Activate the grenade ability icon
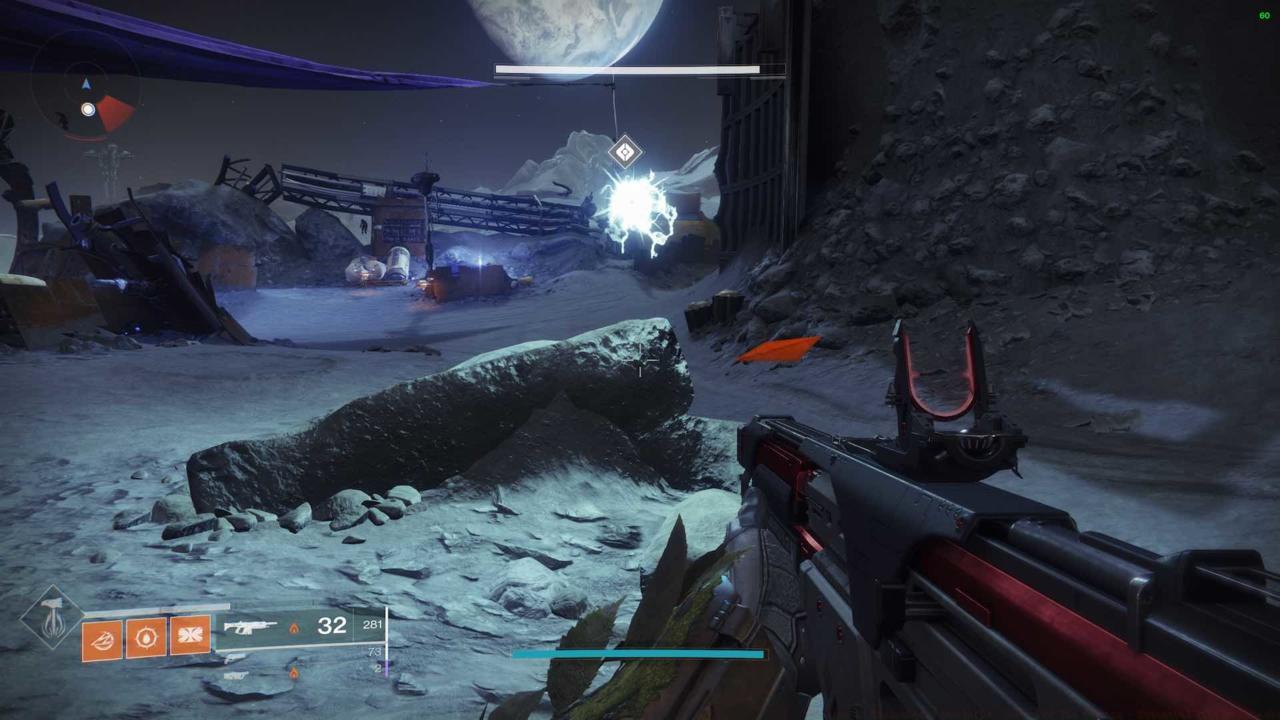Screen dimensions: 1280x720 pyautogui.click(x=102, y=640)
